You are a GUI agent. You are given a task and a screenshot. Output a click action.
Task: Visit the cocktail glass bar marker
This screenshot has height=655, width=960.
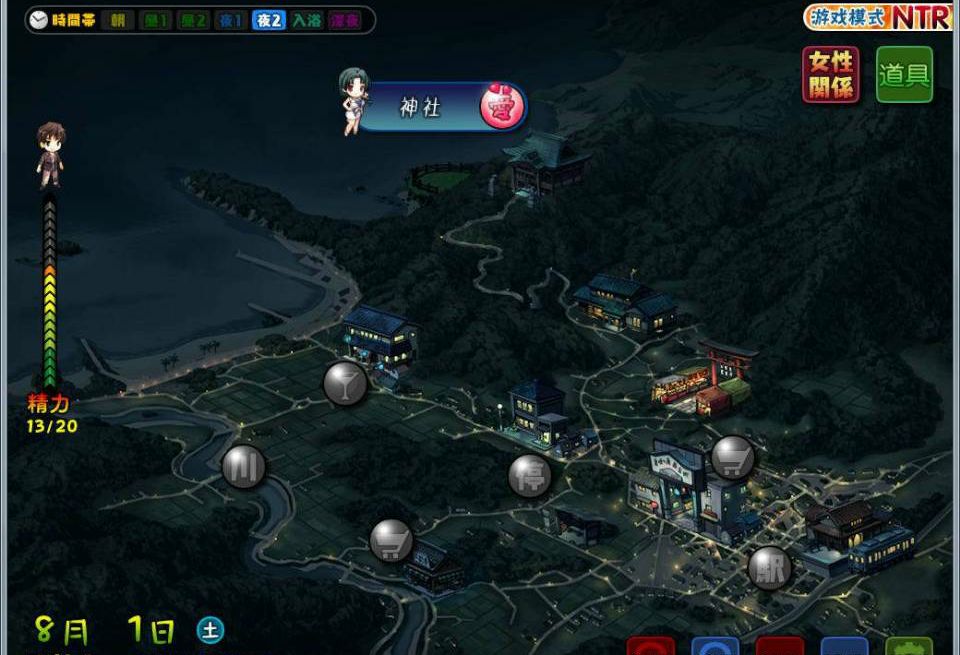345,383
